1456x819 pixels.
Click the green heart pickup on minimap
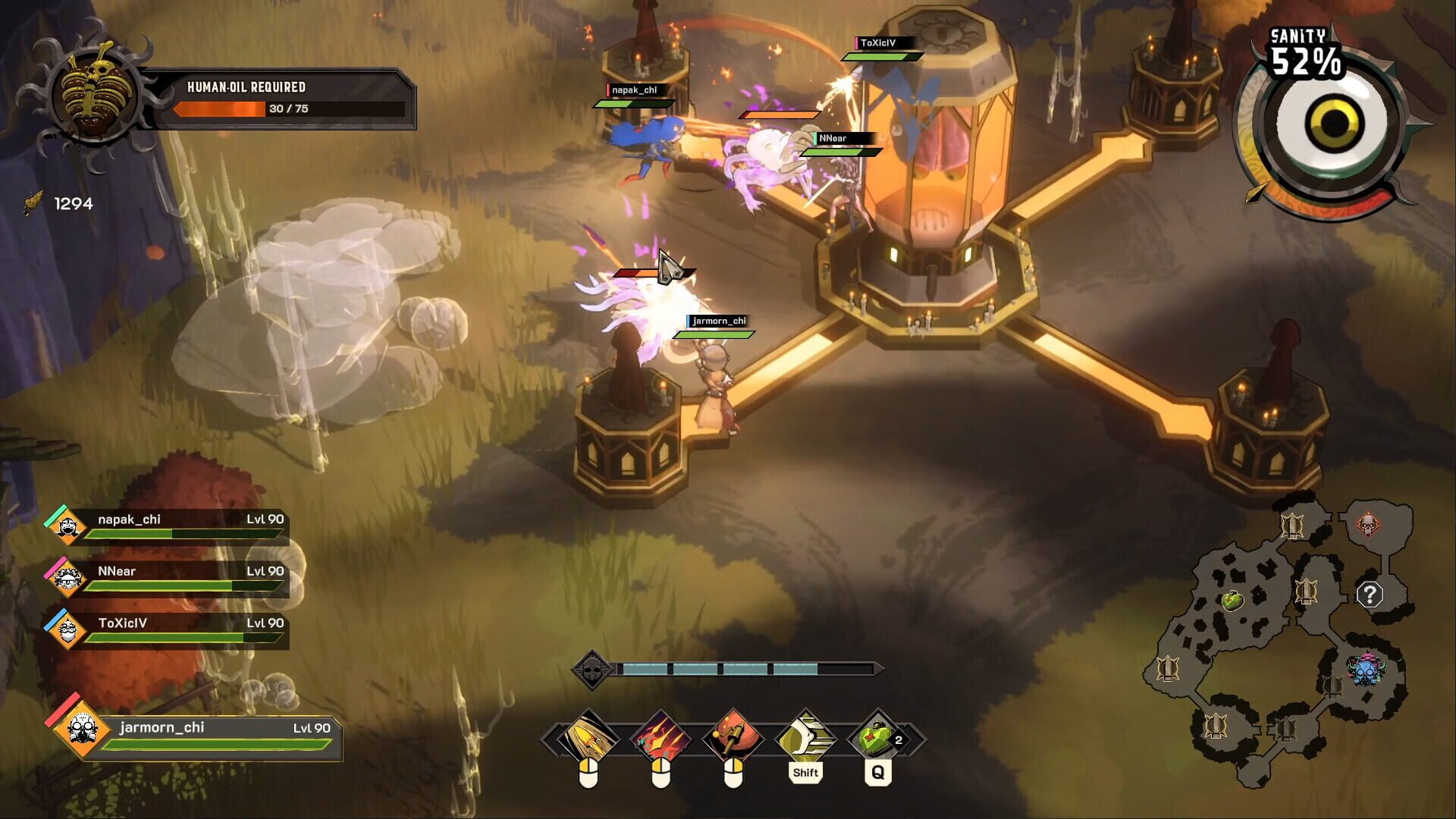coord(1233,601)
